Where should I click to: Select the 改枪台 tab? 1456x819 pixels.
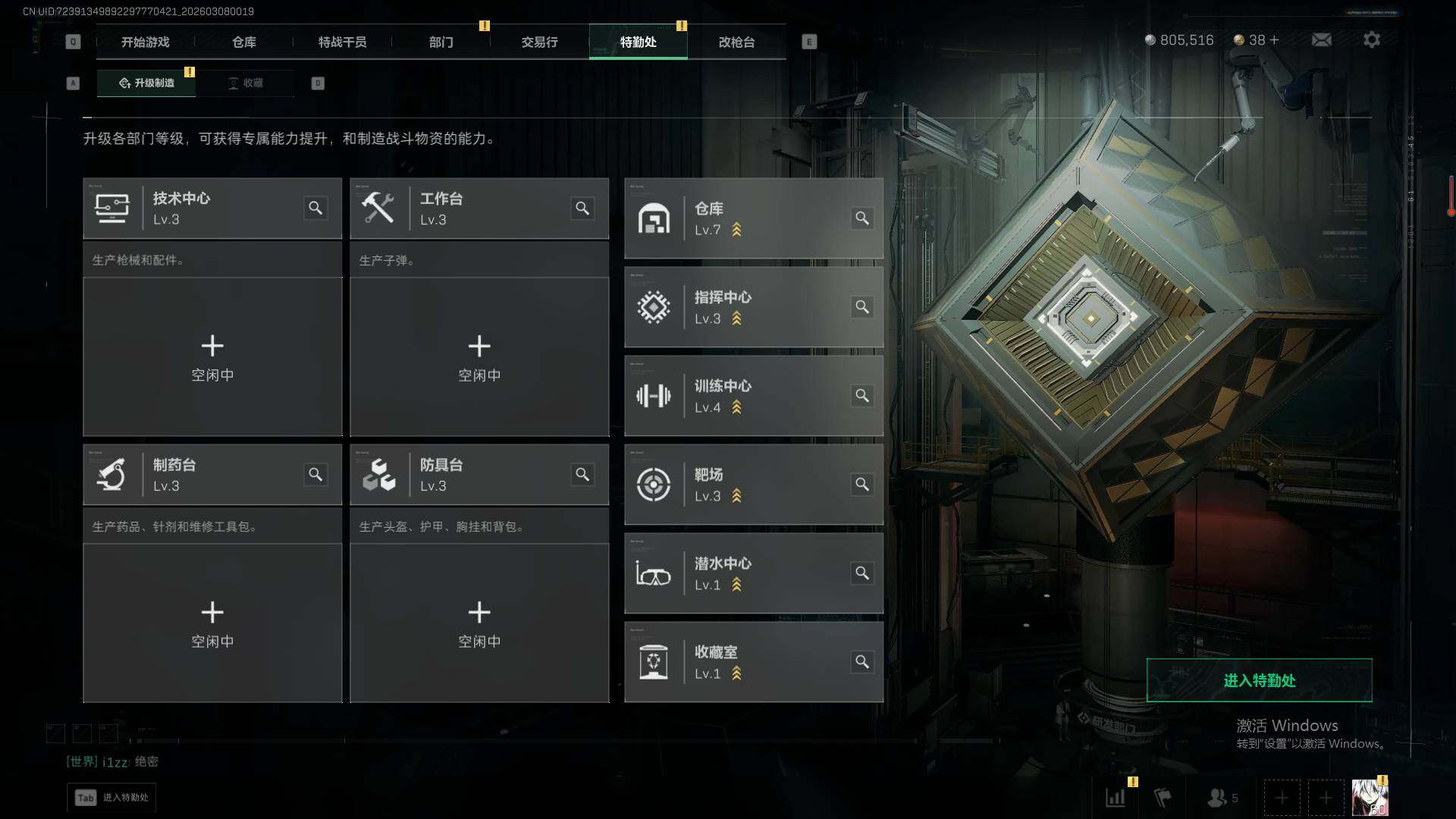pyautogui.click(x=736, y=42)
